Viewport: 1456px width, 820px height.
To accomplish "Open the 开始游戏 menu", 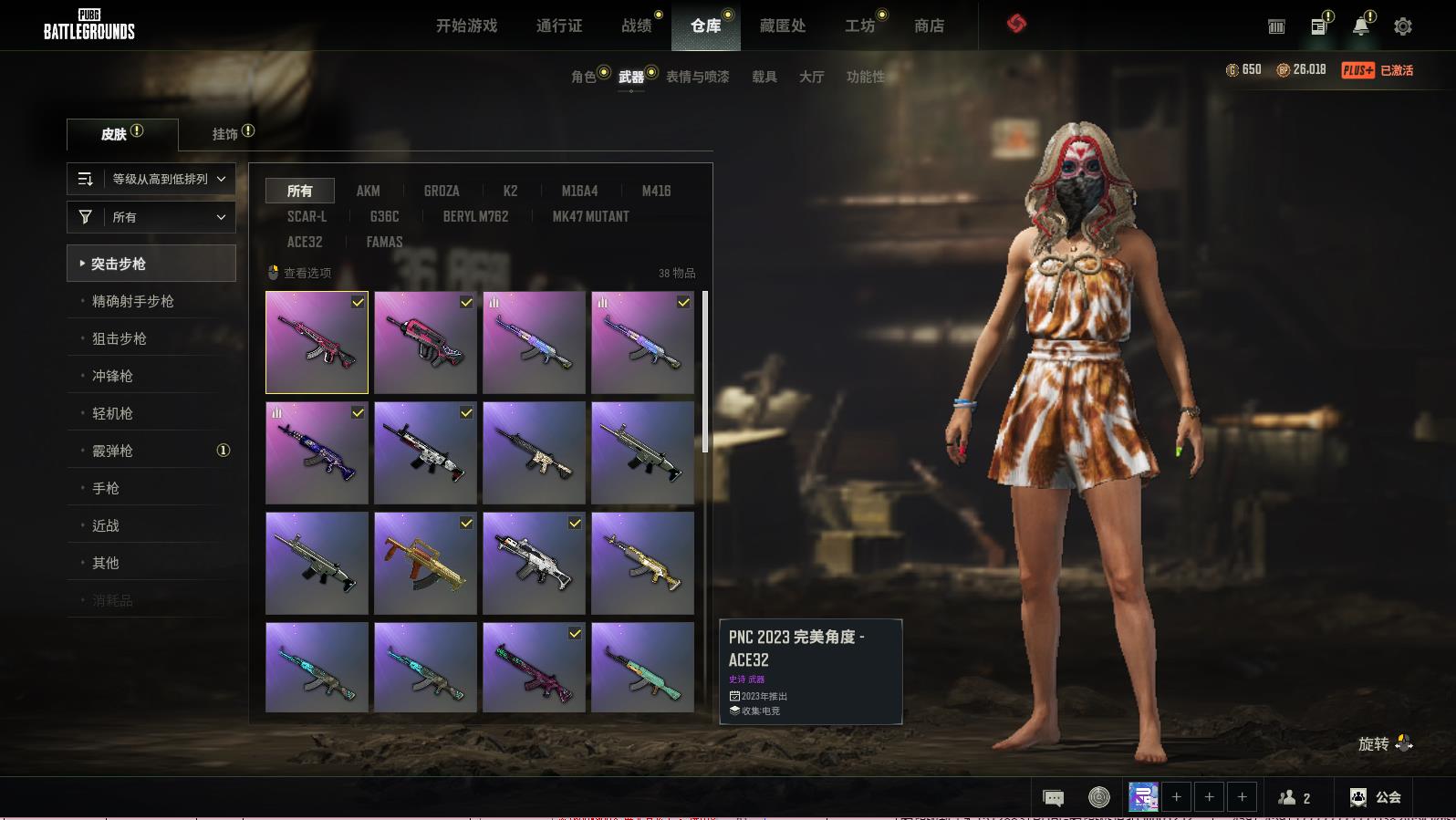I will tap(466, 26).
